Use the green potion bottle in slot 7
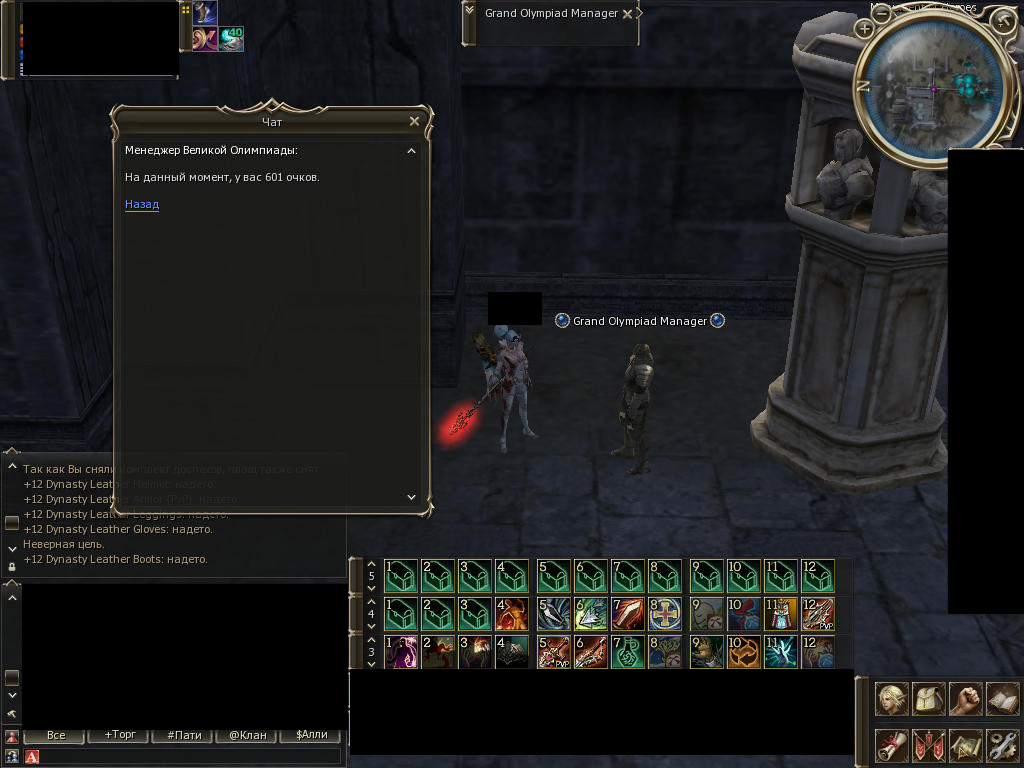This screenshot has height=768, width=1024. pyautogui.click(x=628, y=652)
